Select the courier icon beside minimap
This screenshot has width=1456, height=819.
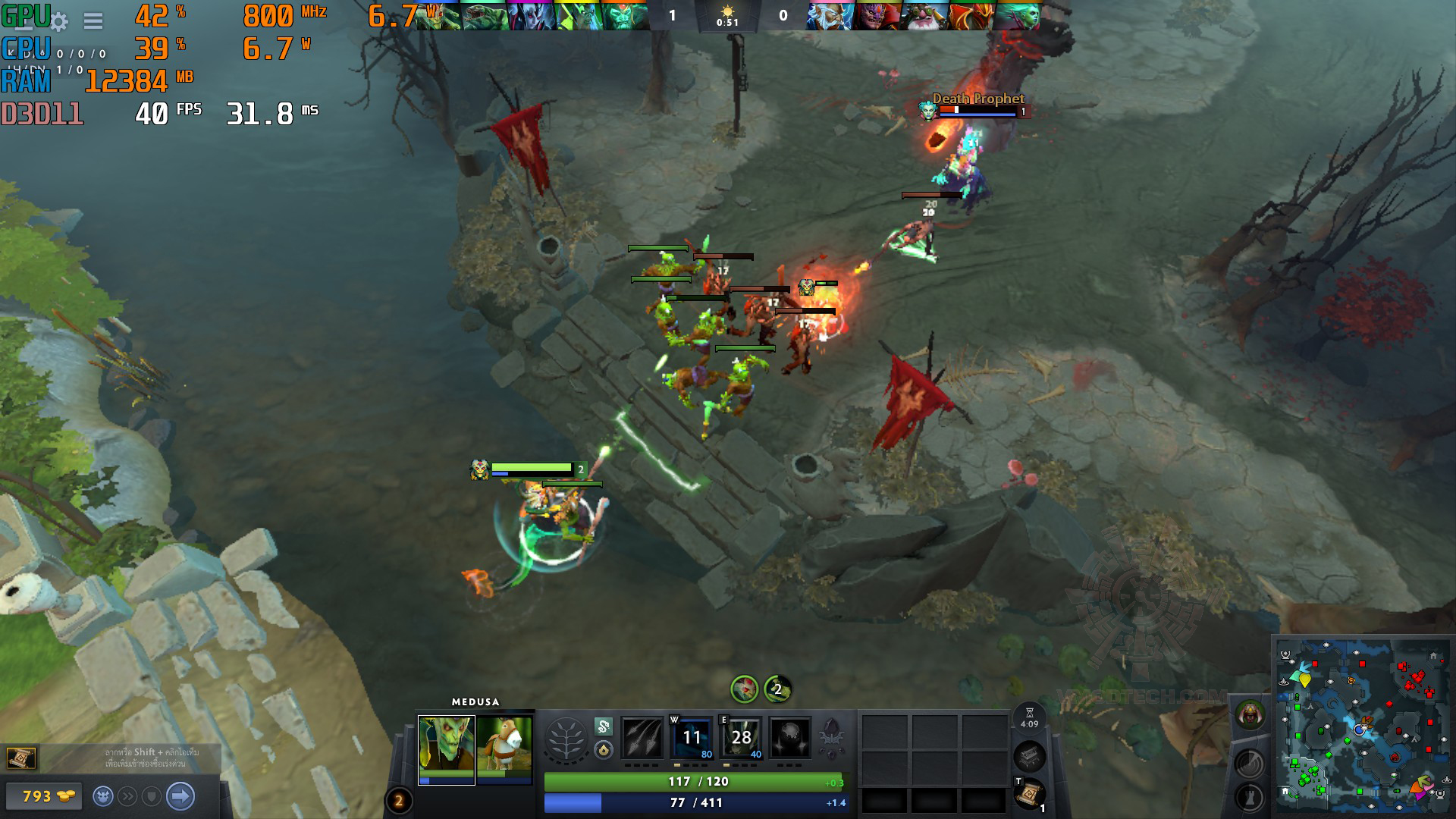coord(1250,715)
